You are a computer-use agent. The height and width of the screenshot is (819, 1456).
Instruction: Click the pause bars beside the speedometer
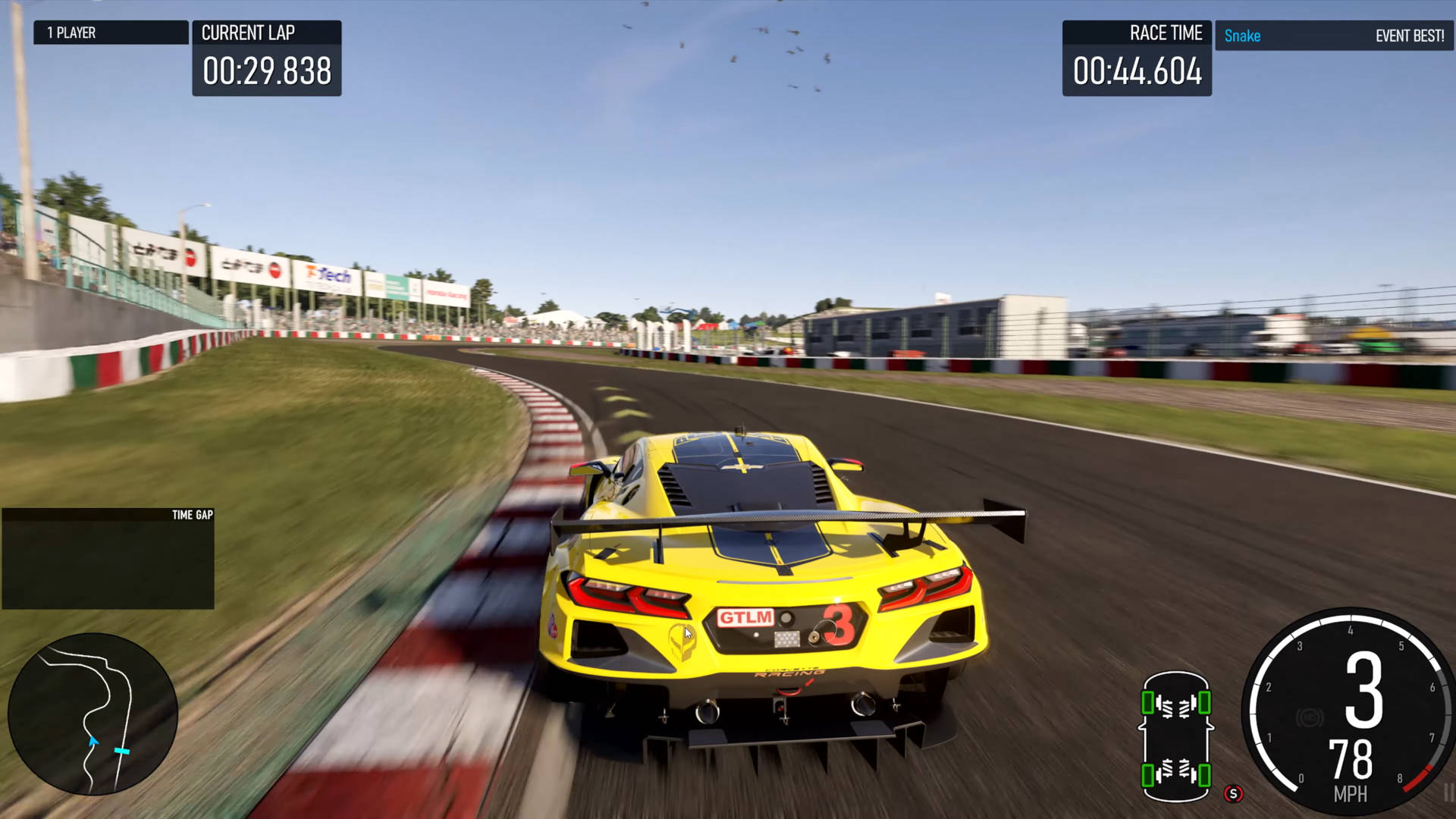[x=1448, y=793]
